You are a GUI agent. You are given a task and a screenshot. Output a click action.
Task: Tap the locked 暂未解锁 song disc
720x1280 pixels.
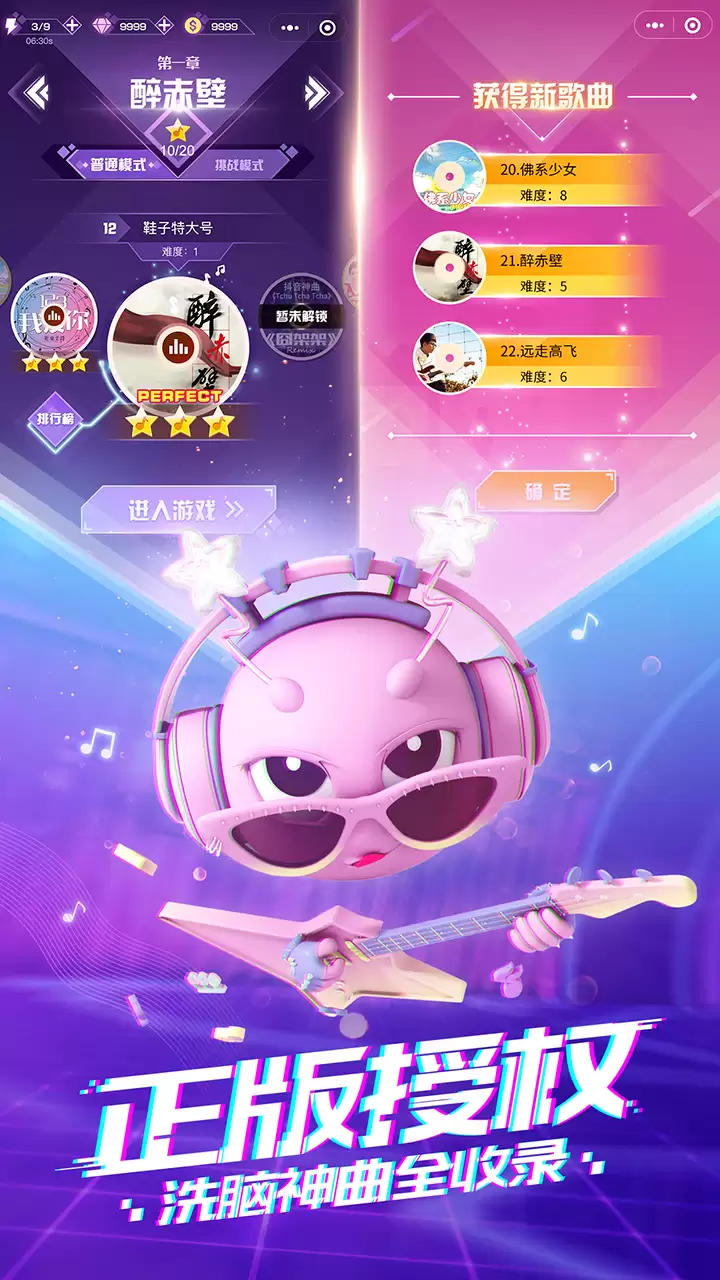coord(300,316)
